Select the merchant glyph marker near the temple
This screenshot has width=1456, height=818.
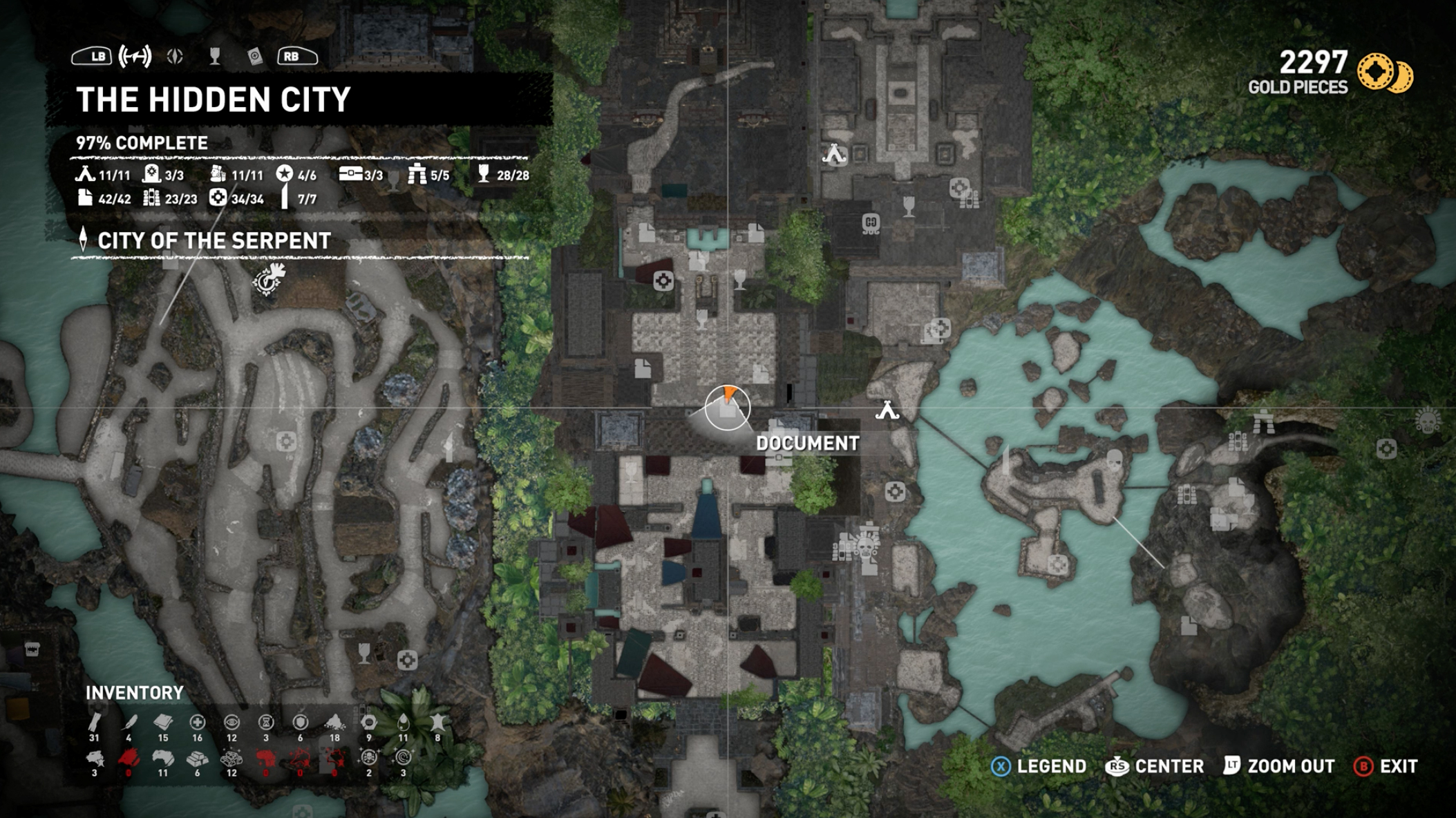871,224
